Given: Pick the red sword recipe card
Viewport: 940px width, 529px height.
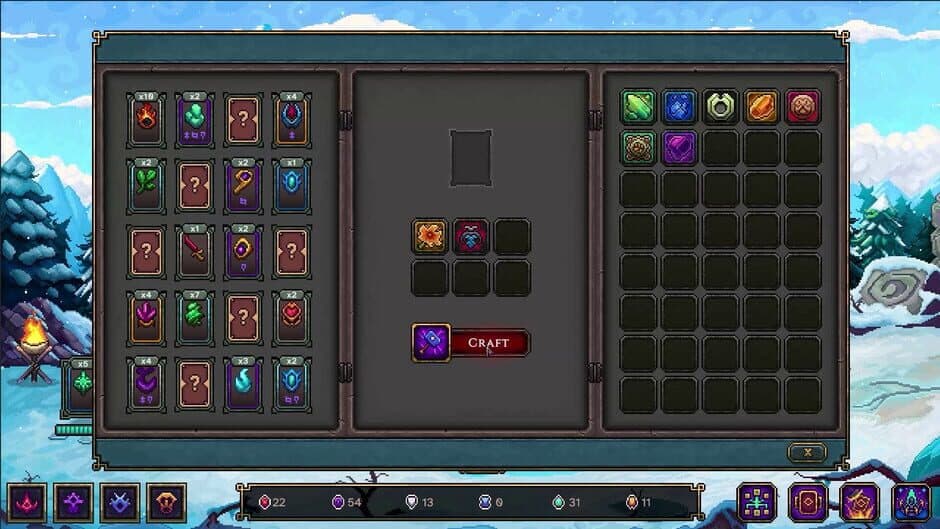Looking at the screenshot, I should [195, 251].
